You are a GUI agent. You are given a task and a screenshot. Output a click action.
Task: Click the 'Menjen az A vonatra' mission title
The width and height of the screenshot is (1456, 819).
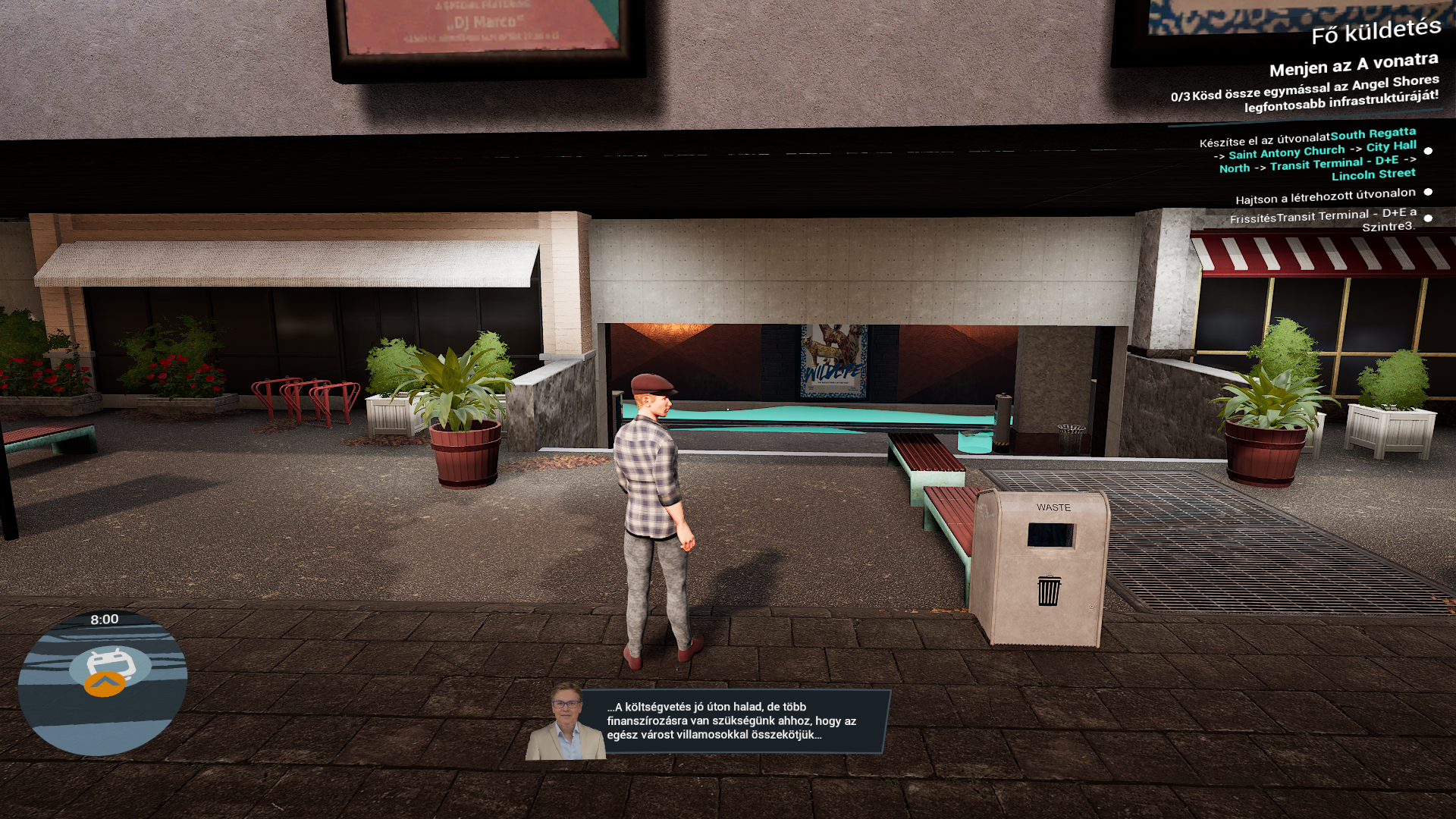click(1353, 64)
